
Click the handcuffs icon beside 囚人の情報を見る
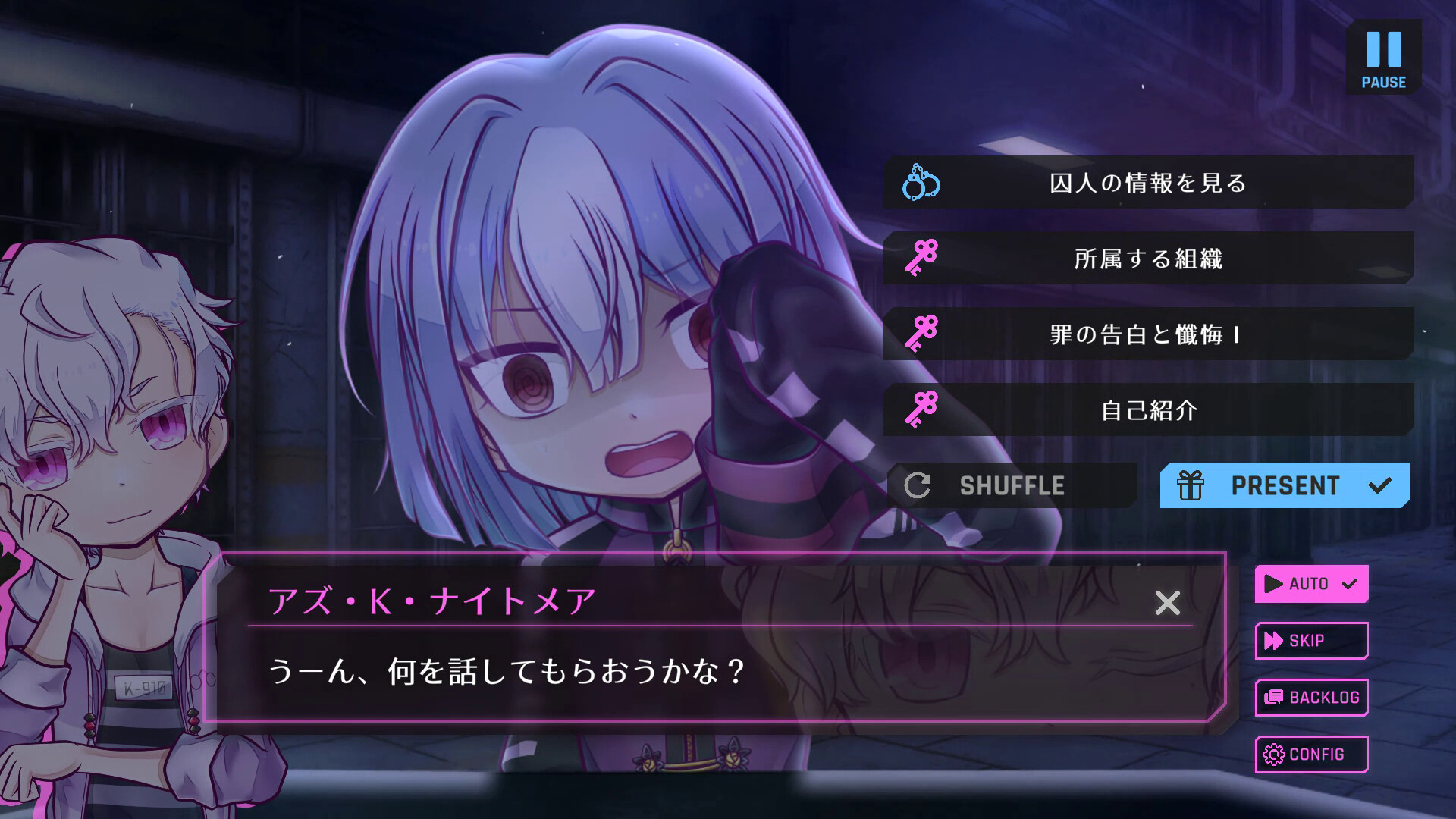coord(919,183)
